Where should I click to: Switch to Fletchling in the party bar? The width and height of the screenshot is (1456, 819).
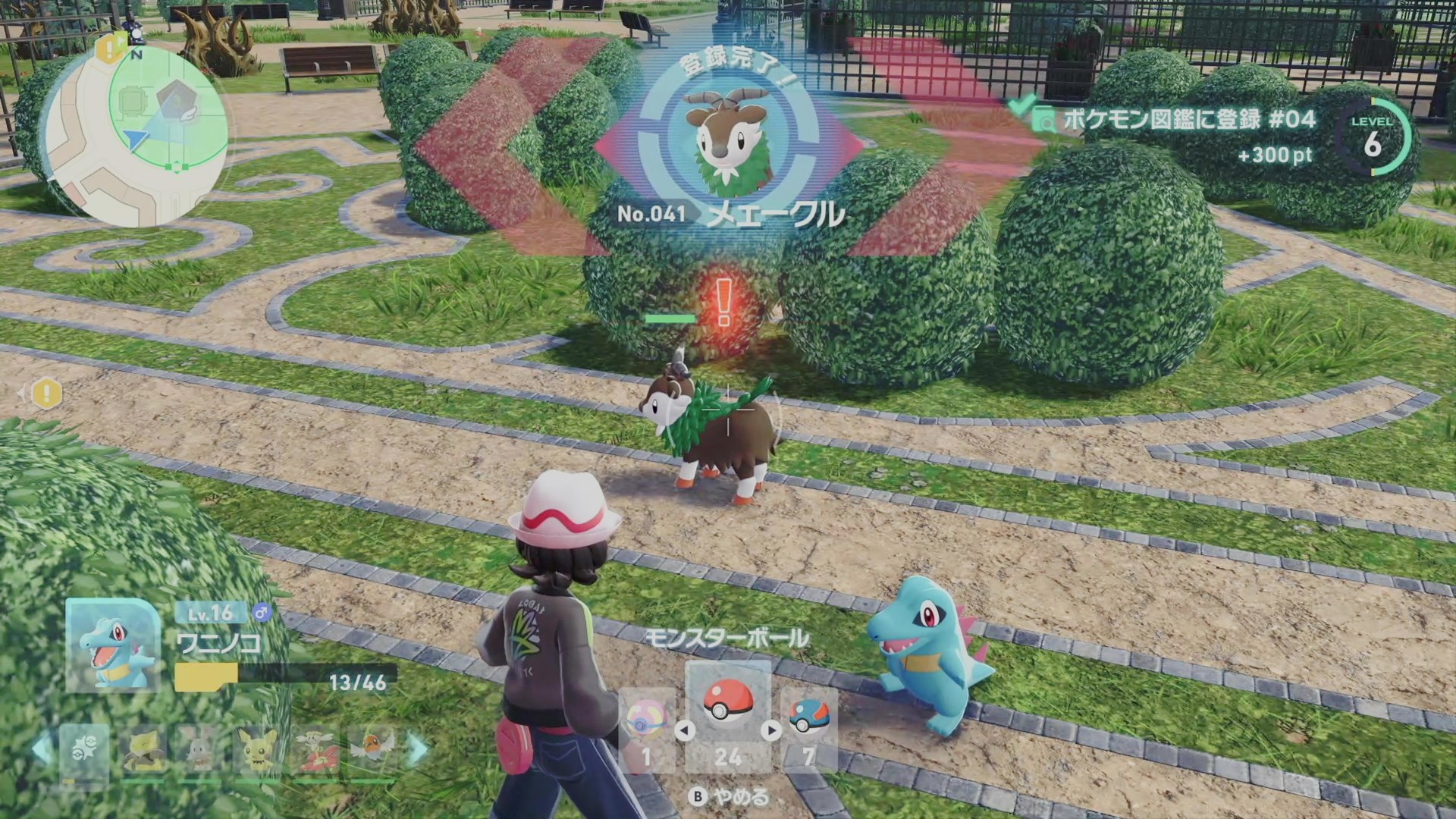coord(372,749)
